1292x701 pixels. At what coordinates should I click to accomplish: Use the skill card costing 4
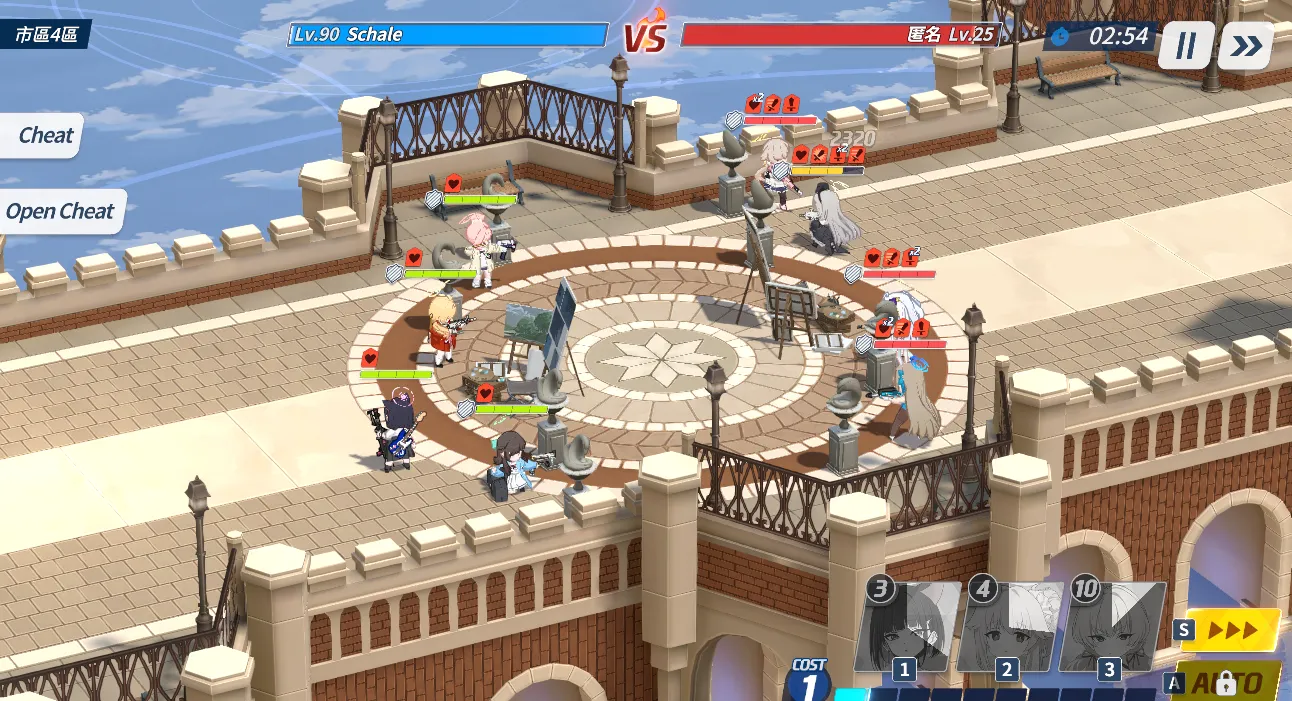(x=1008, y=628)
